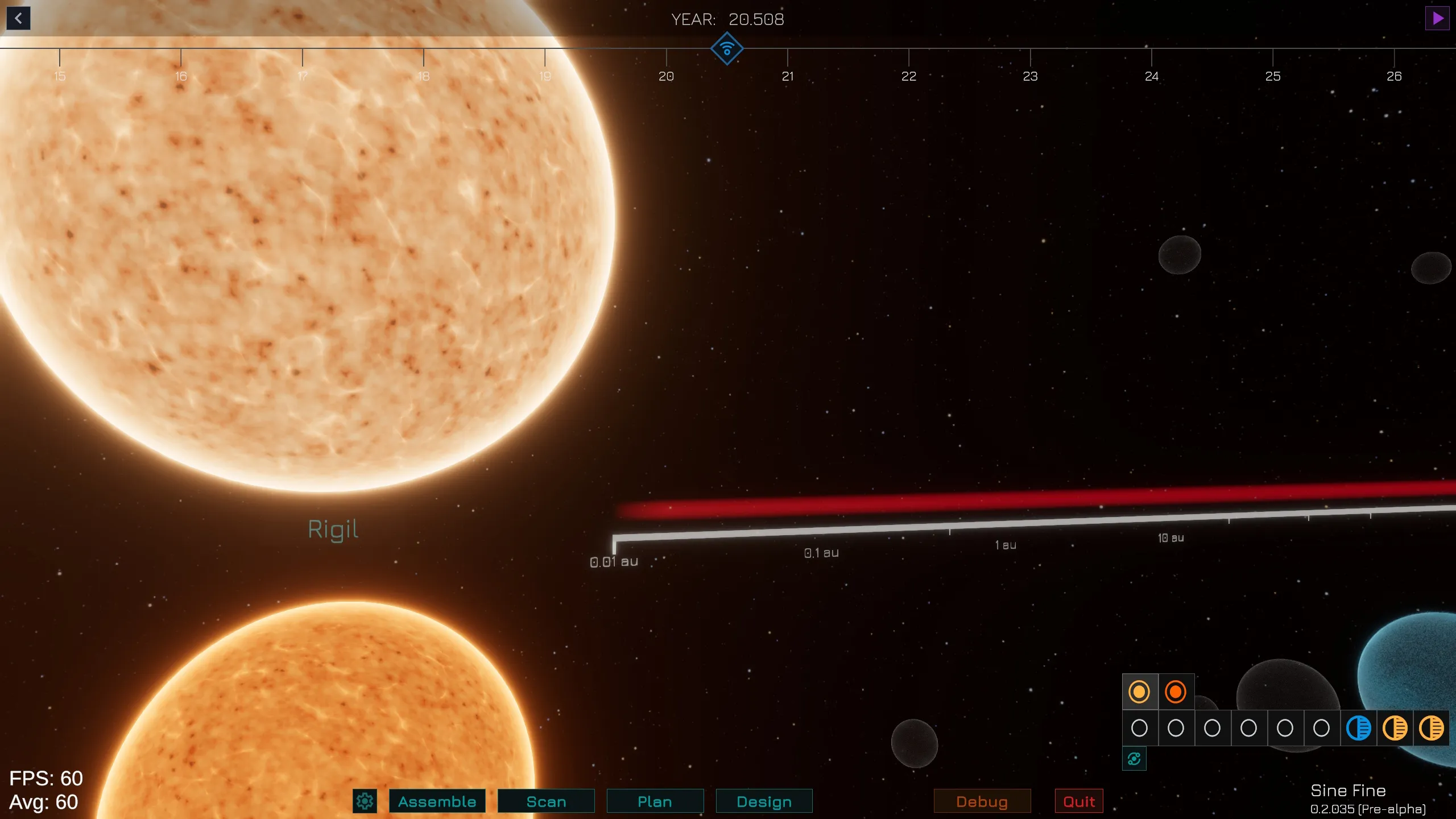This screenshot has width=1456, height=819.
Task: Open the Scan menu at the bottom
Action: click(545, 801)
